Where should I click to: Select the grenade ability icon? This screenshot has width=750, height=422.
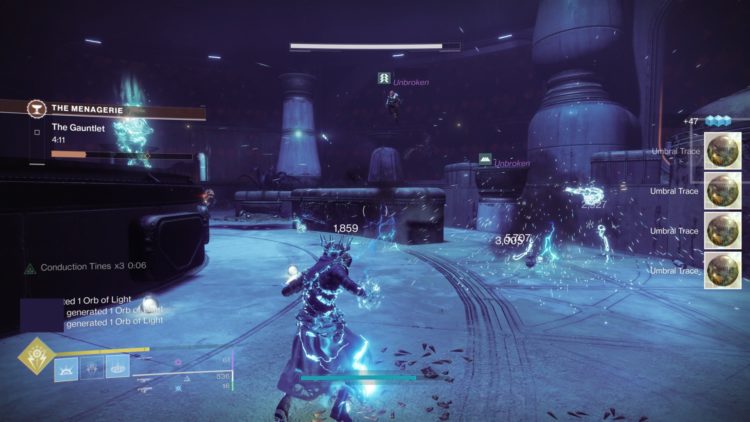click(x=67, y=367)
